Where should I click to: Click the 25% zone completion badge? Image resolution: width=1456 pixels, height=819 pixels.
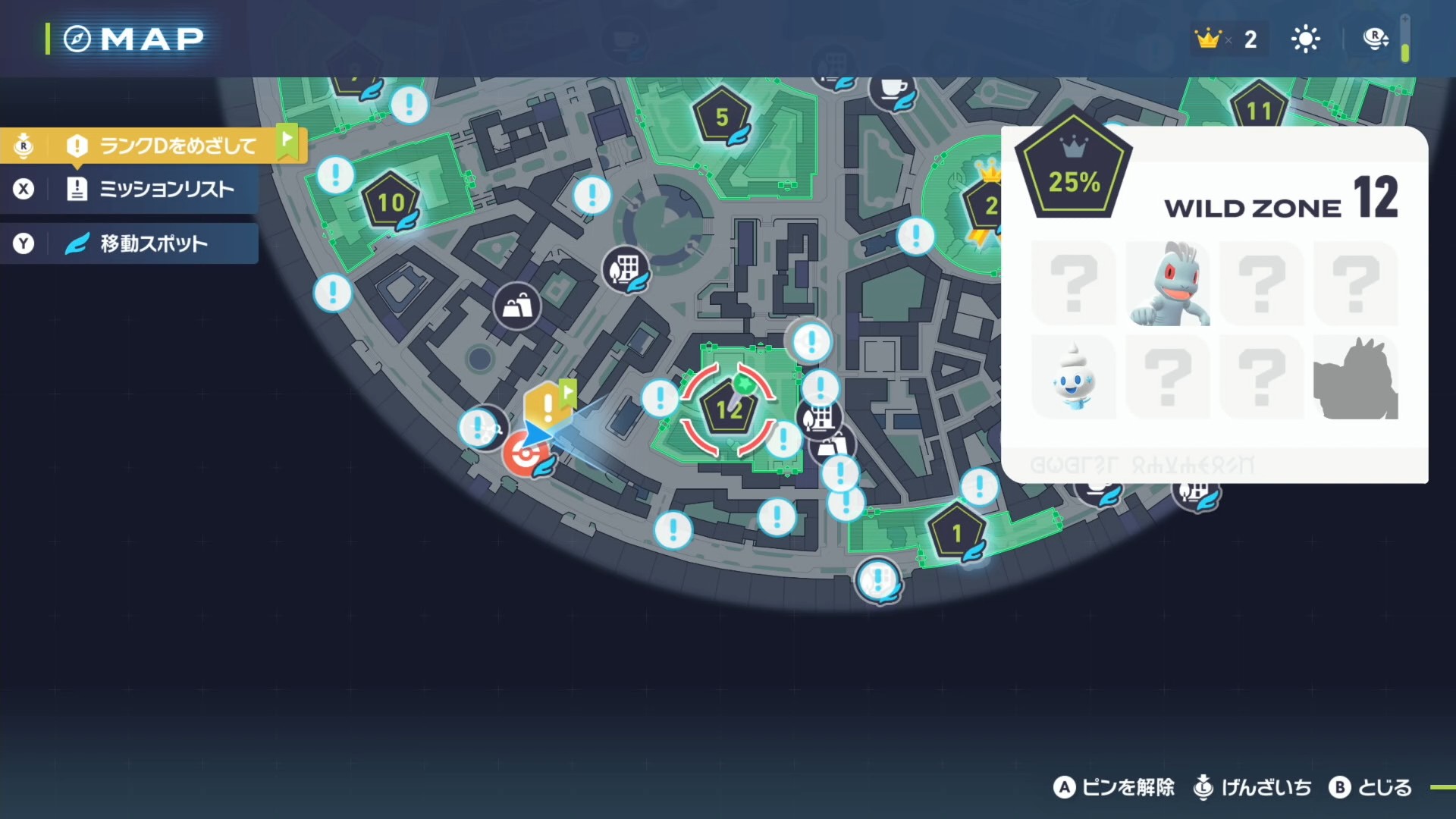1073,171
